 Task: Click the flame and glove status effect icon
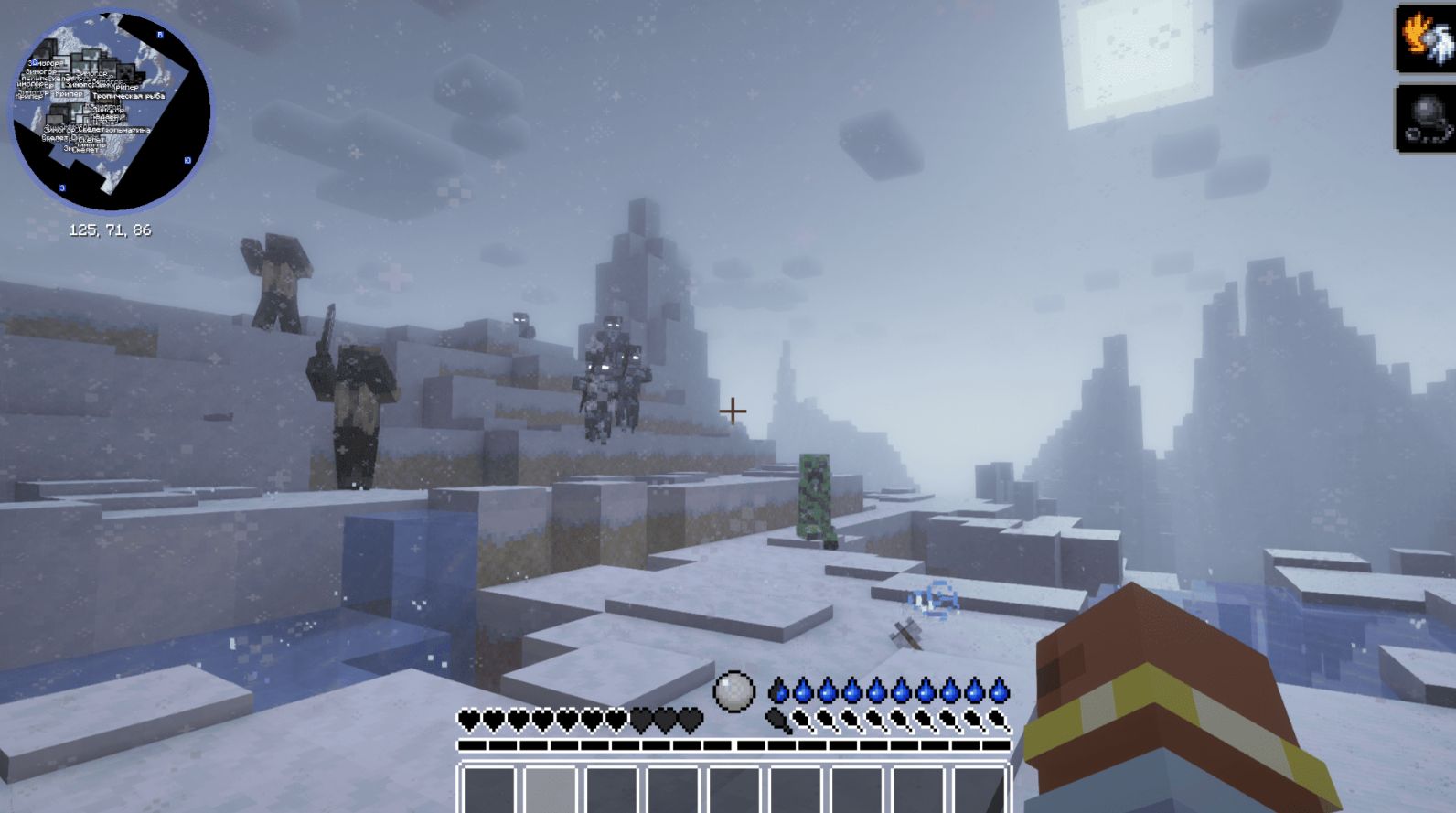(x=1427, y=38)
